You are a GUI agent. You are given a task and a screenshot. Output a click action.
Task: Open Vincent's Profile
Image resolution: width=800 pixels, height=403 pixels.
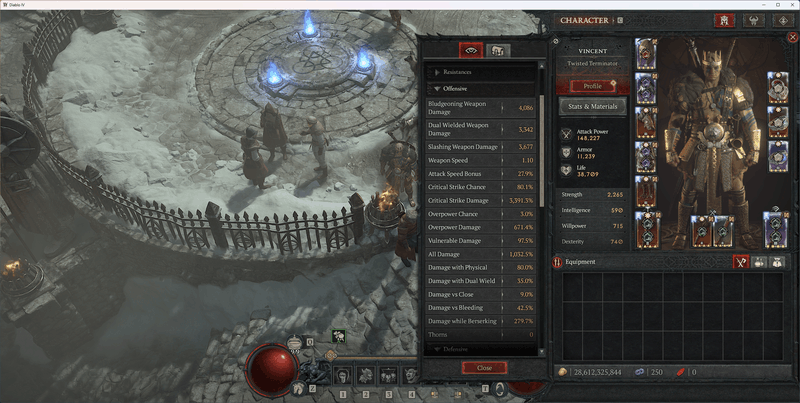592,86
